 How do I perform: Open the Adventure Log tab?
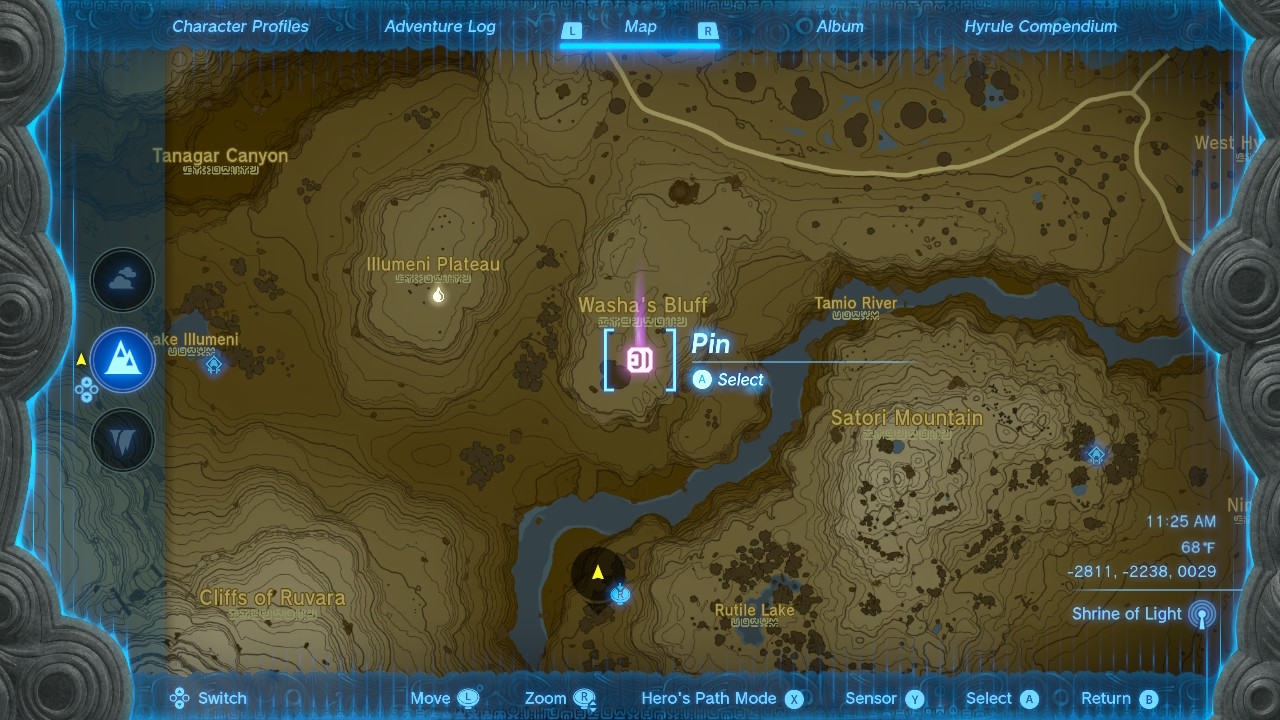pyautogui.click(x=440, y=26)
